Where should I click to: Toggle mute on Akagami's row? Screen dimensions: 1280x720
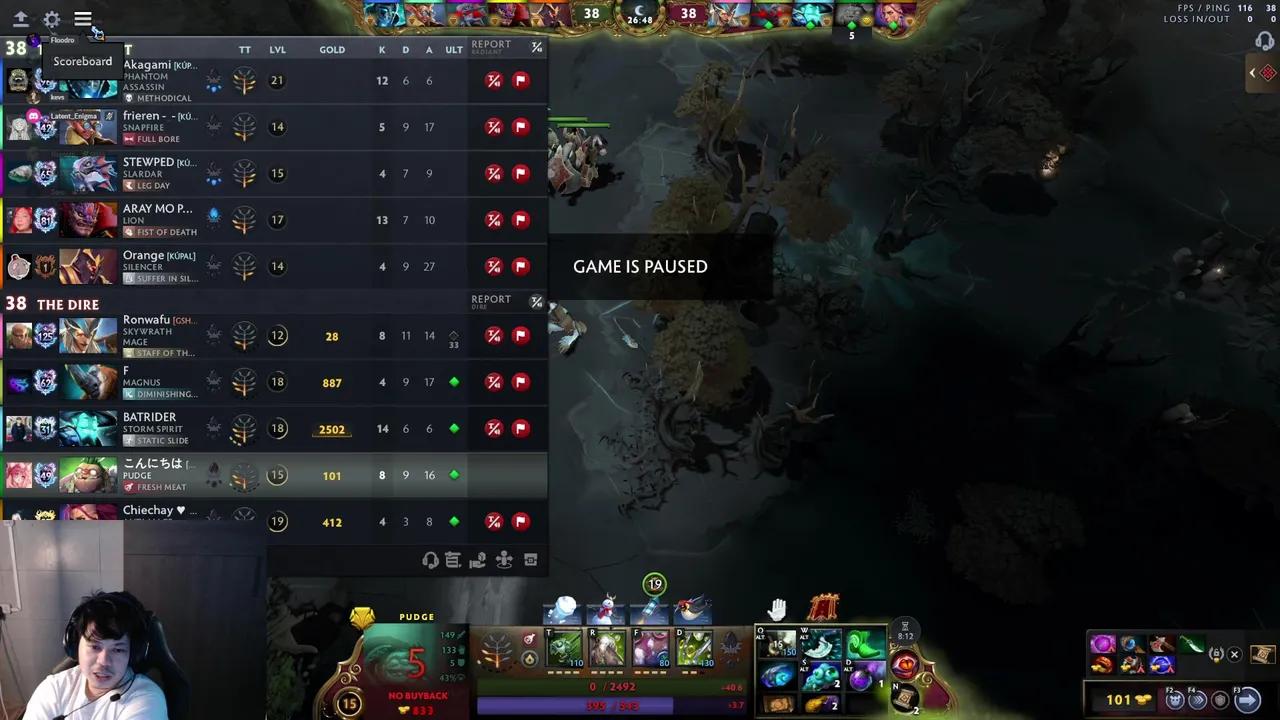tap(493, 81)
